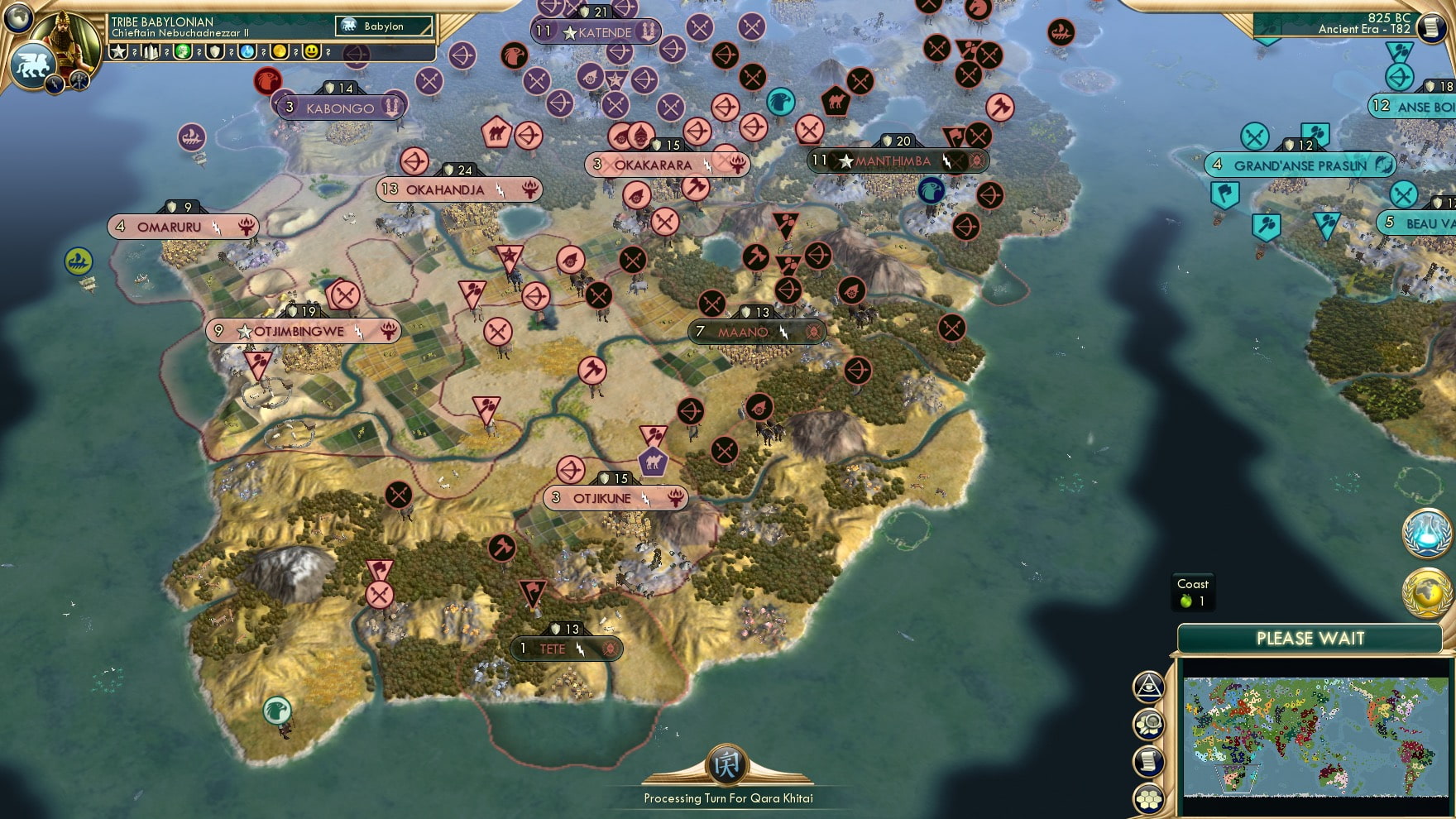Open the notification log scroll icon
Viewport: 1456px width, 819px height.
(1148, 761)
